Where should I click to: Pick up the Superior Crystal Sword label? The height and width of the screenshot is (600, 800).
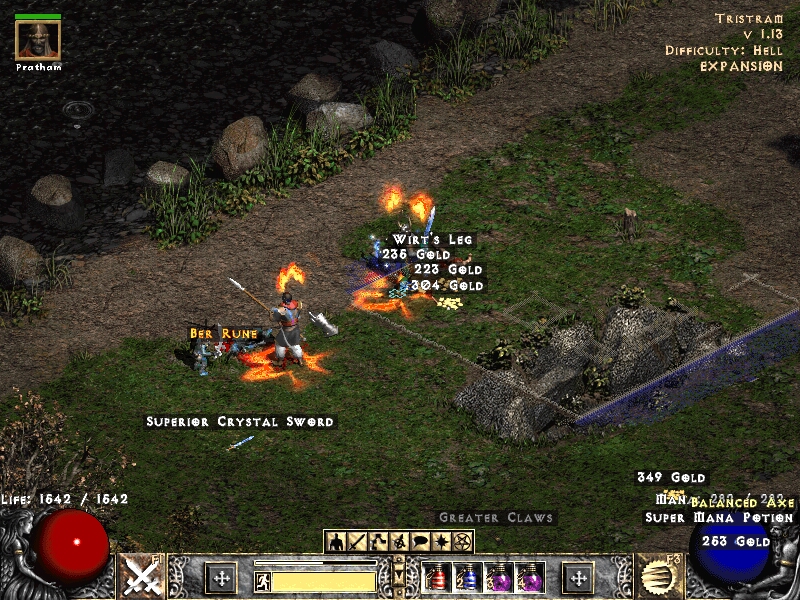click(x=240, y=422)
